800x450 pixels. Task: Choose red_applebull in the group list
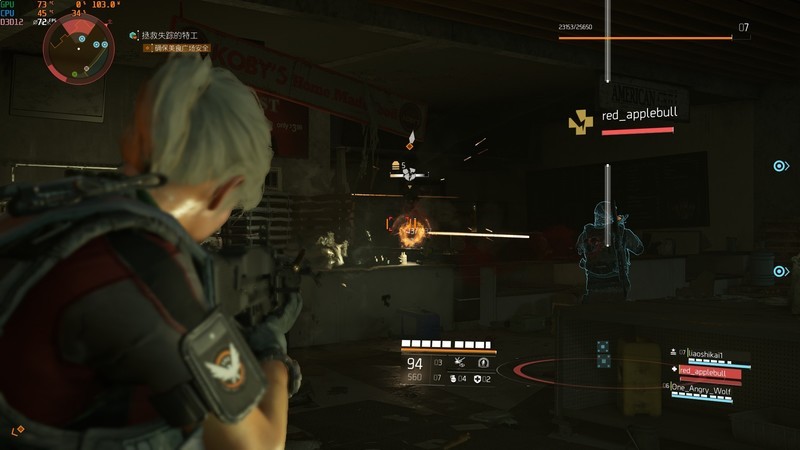point(708,371)
